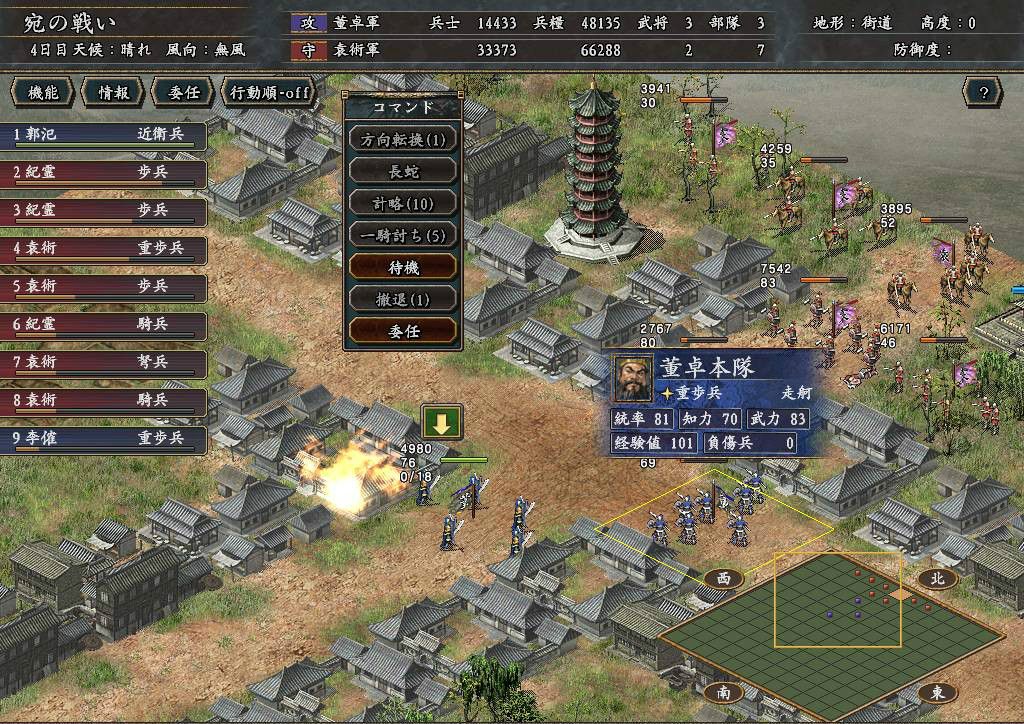Image resolution: width=1024 pixels, height=724 pixels.
Task: Choose the 方向転換(1) command
Action: 403,138
